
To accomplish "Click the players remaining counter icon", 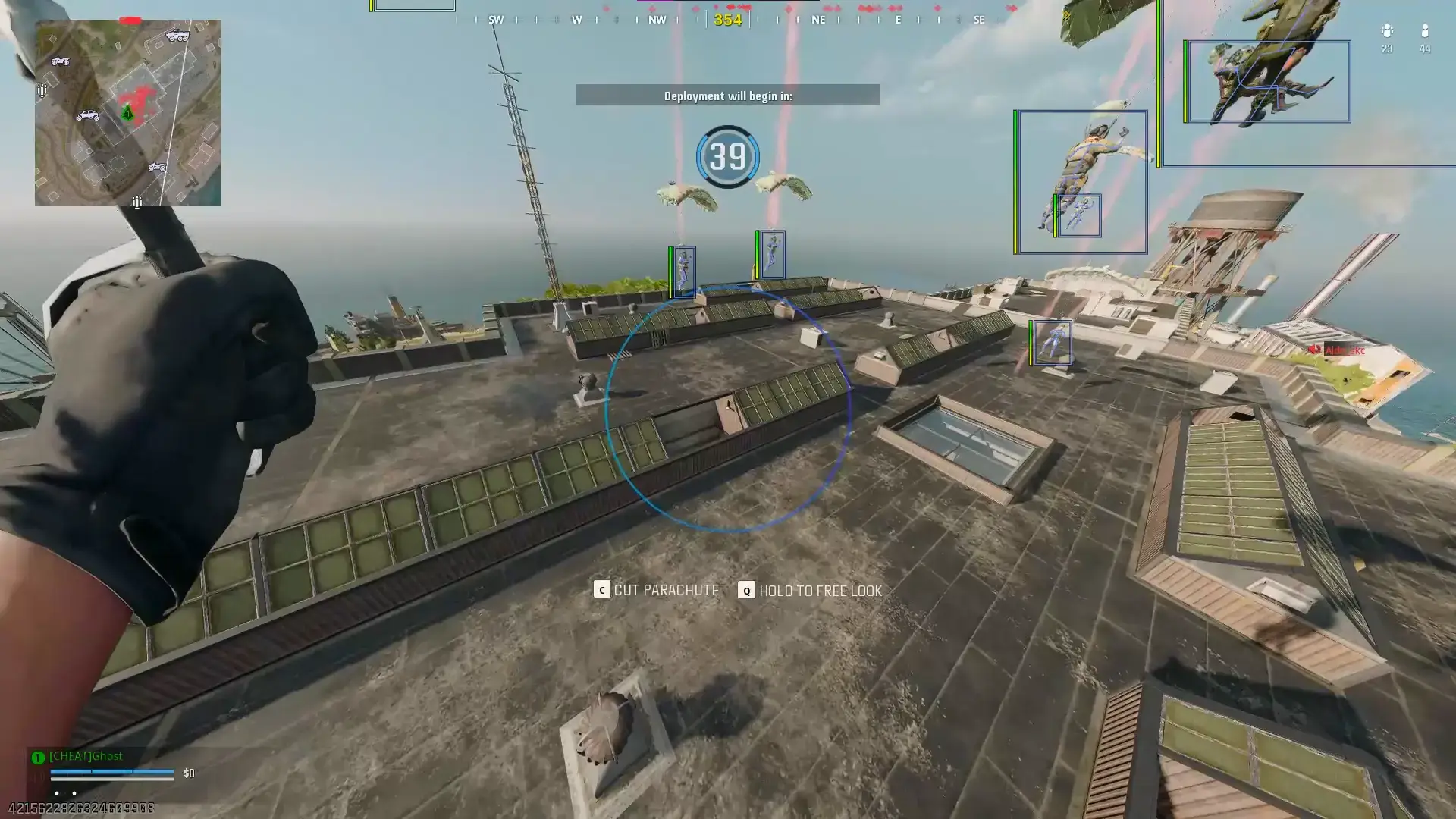I will pos(1426,32).
